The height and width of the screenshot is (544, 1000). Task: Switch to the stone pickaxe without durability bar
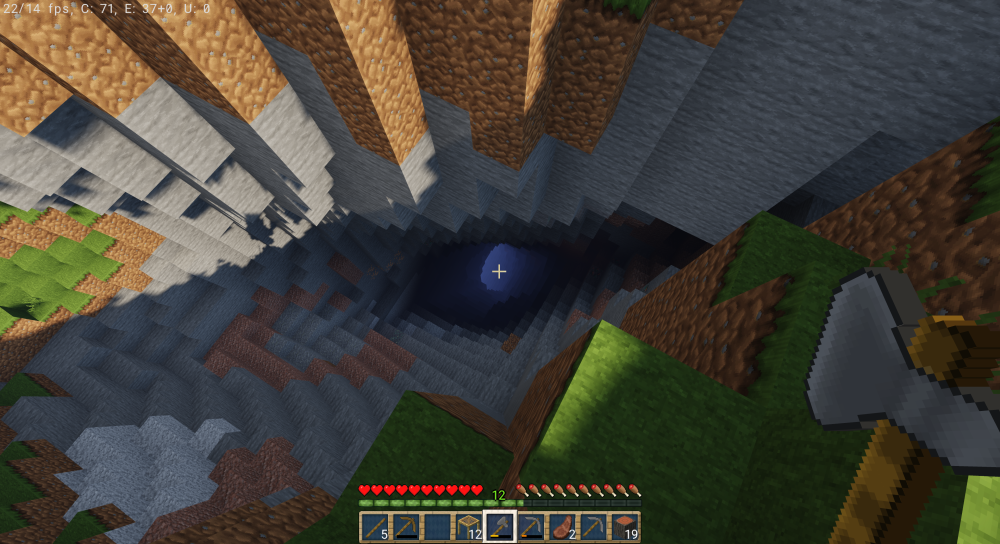(594, 527)
